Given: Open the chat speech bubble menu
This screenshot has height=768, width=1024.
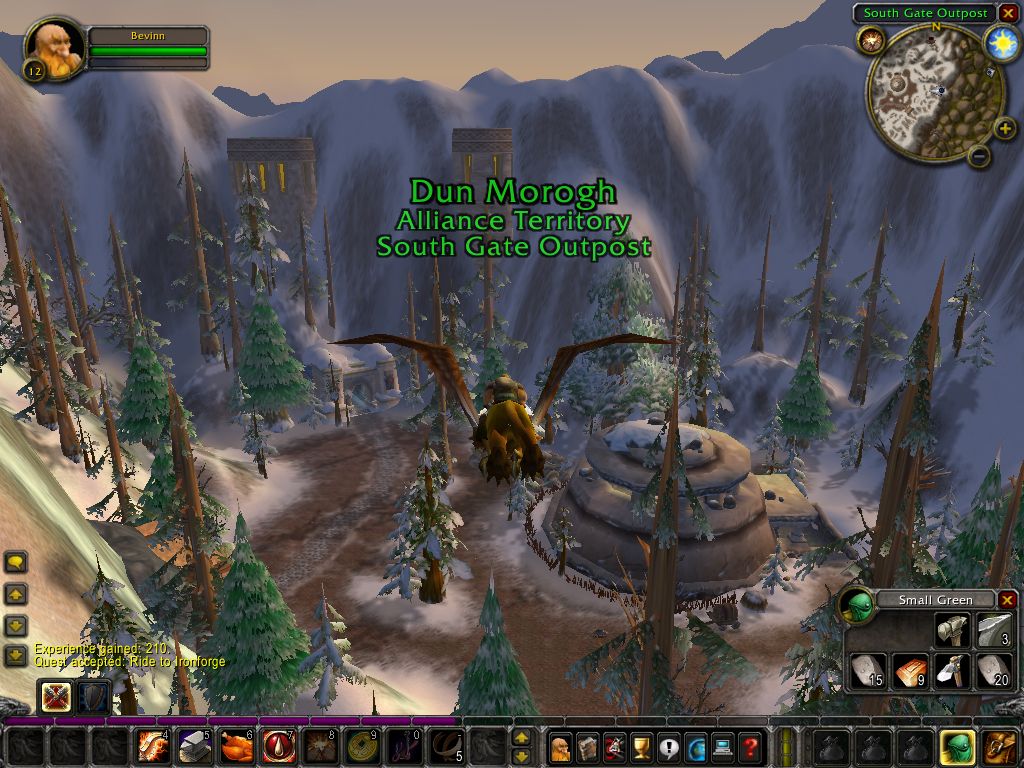Looking at the screenshot, I should coord(16,563).
